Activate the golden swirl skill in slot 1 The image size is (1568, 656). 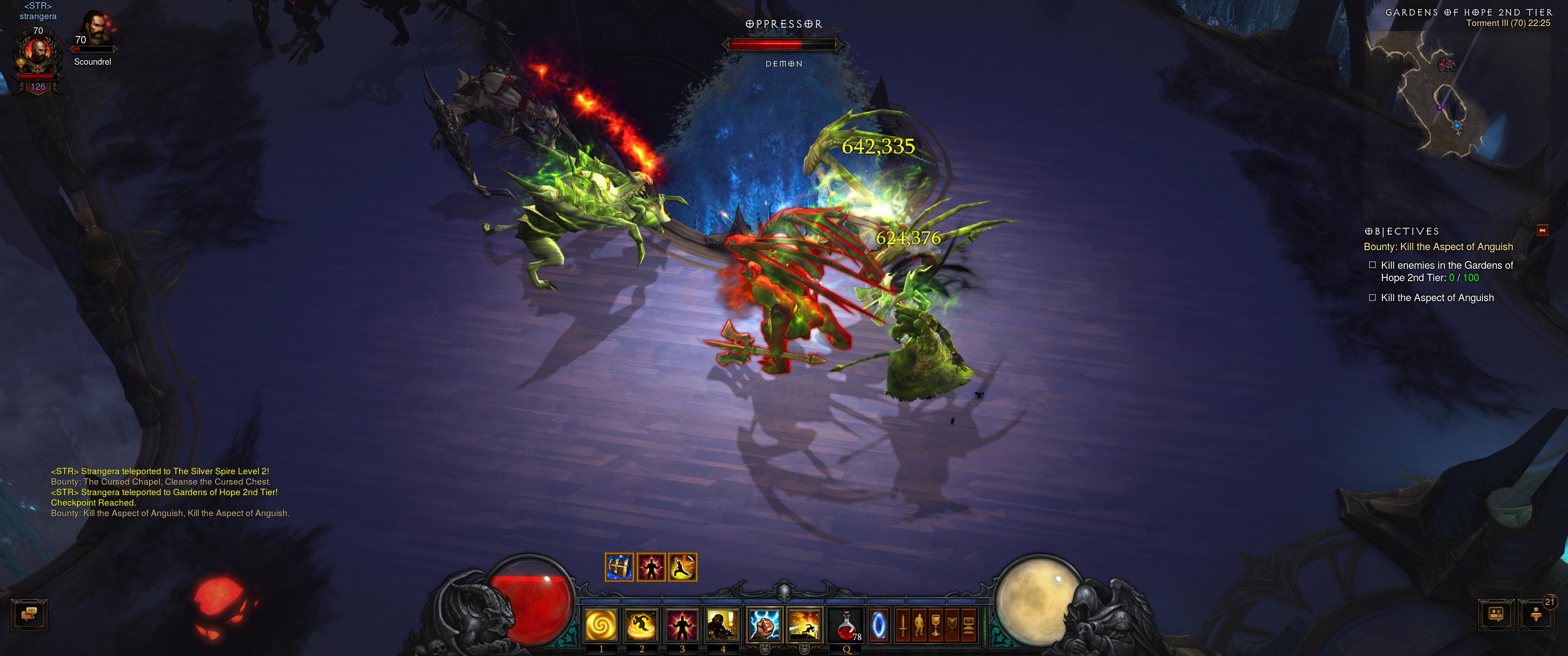(601, 625)
